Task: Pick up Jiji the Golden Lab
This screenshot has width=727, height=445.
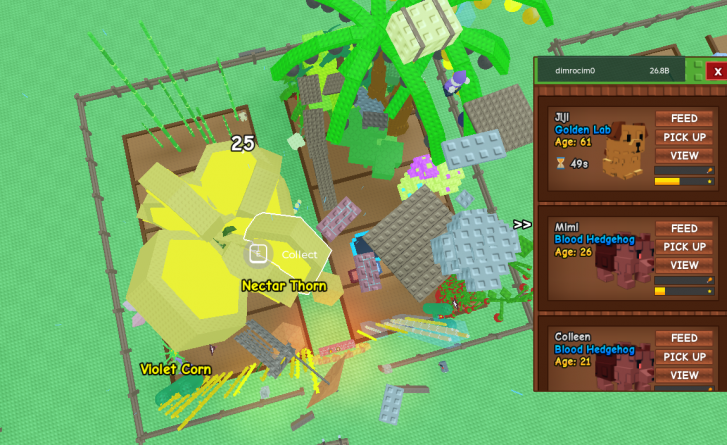Action: tap(684, 137)
